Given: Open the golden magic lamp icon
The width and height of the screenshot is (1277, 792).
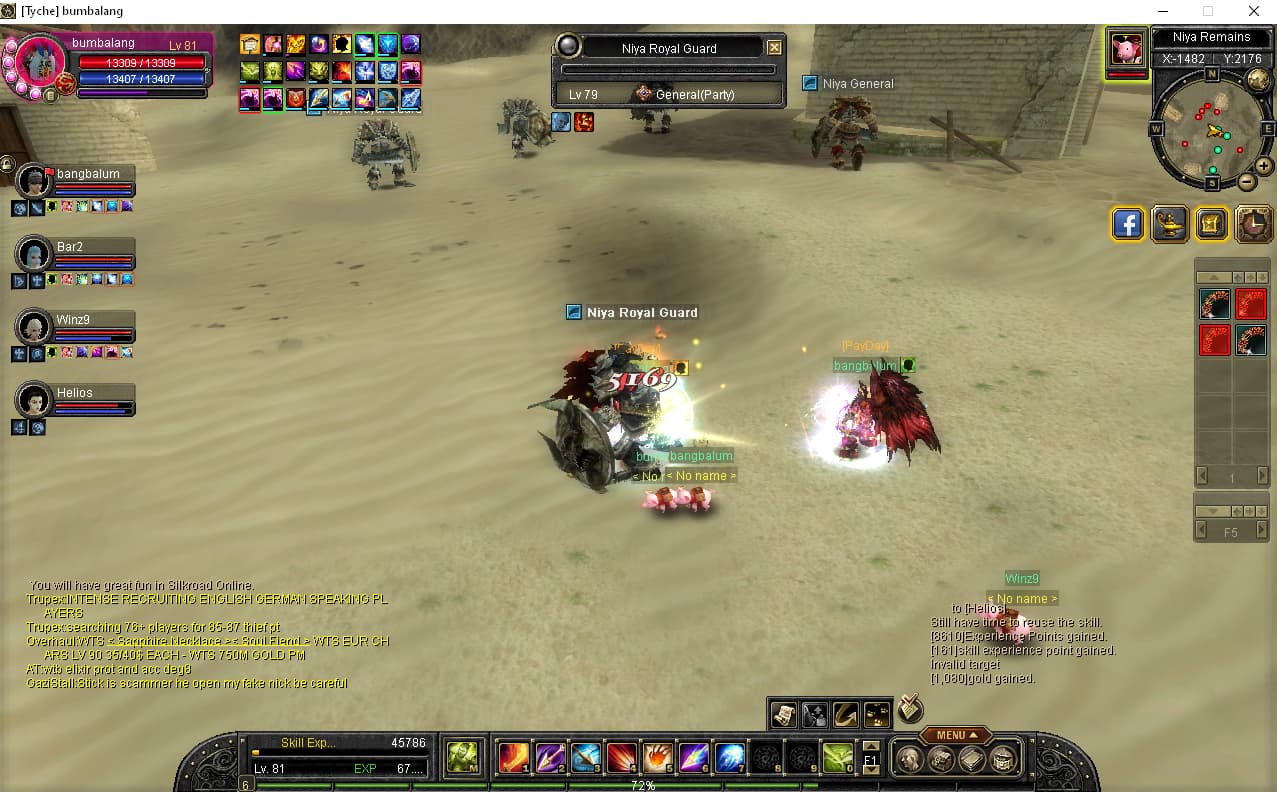Looking at the screenshot, I should point(1169,224).
